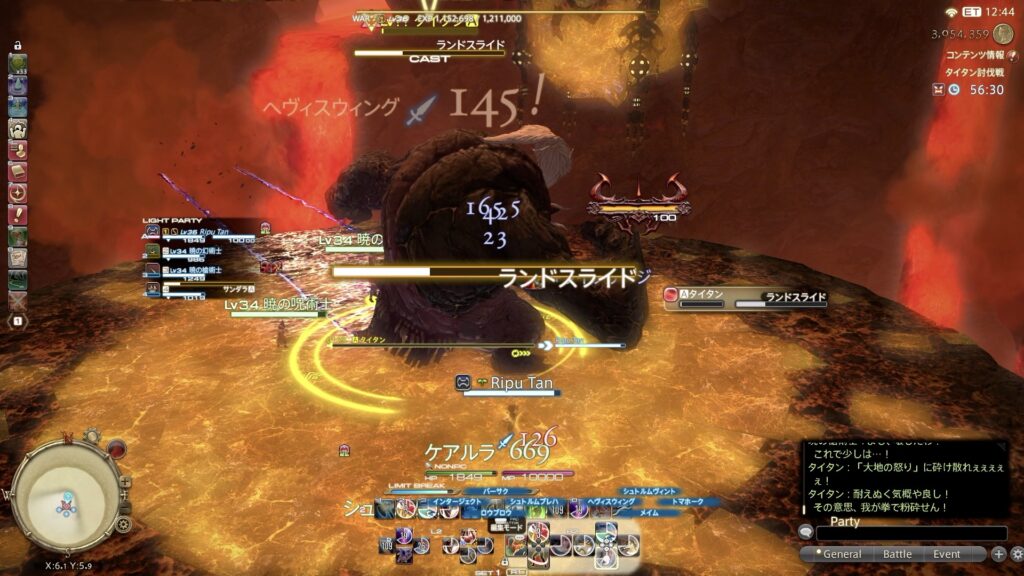
Task: Open chat log settings gear
Action: coord(1015,554)
